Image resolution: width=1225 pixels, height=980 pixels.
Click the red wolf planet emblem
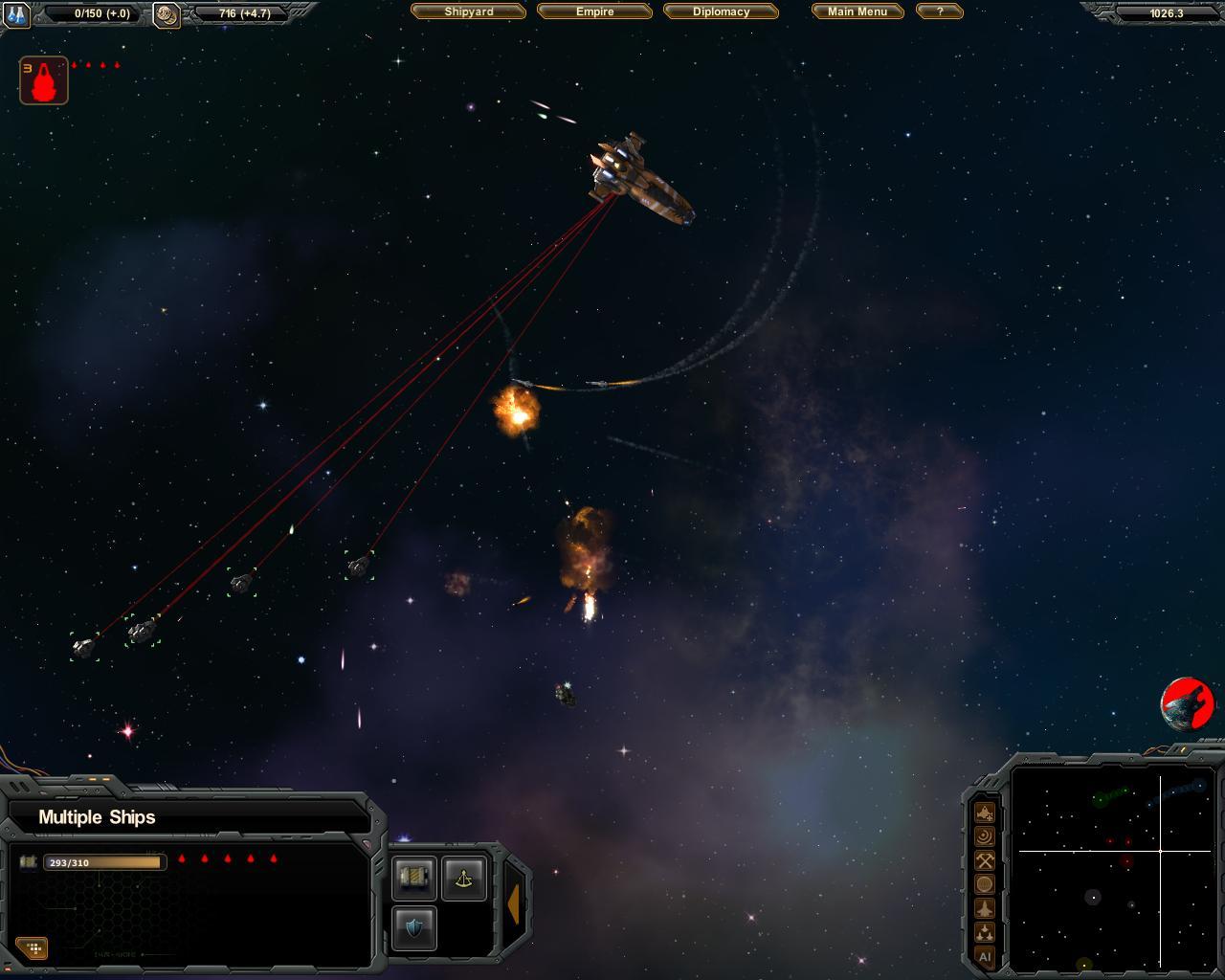tap(1188, 703)
